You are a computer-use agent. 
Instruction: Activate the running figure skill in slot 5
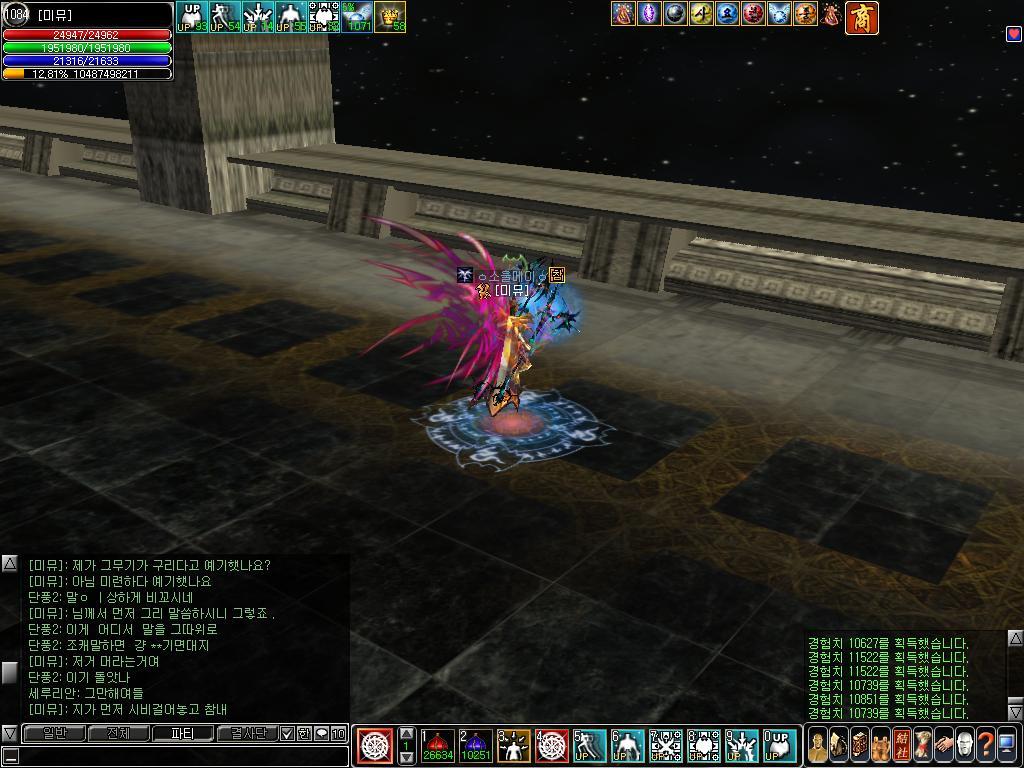(x=589, y=745)
